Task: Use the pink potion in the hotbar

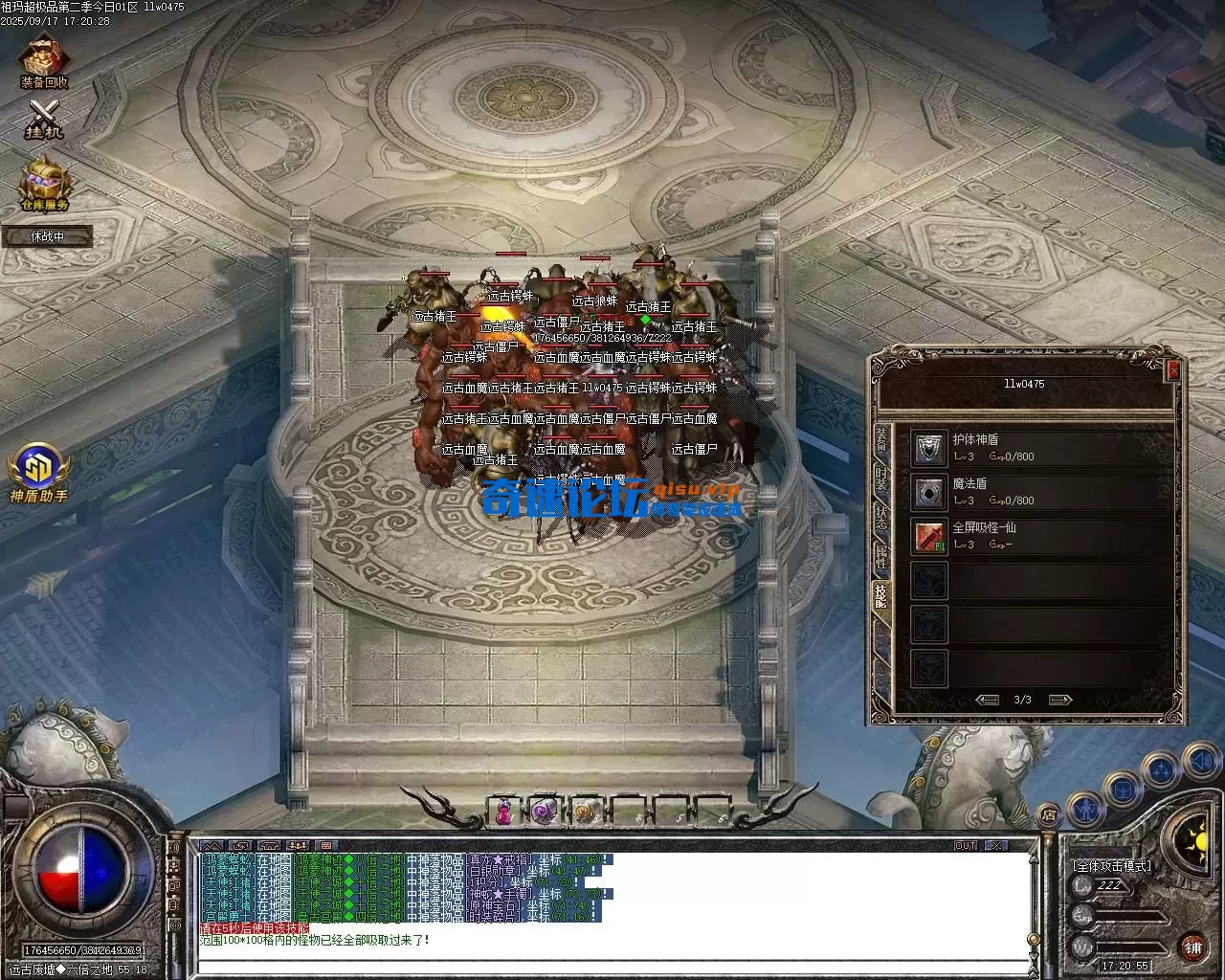Action: 503,812
